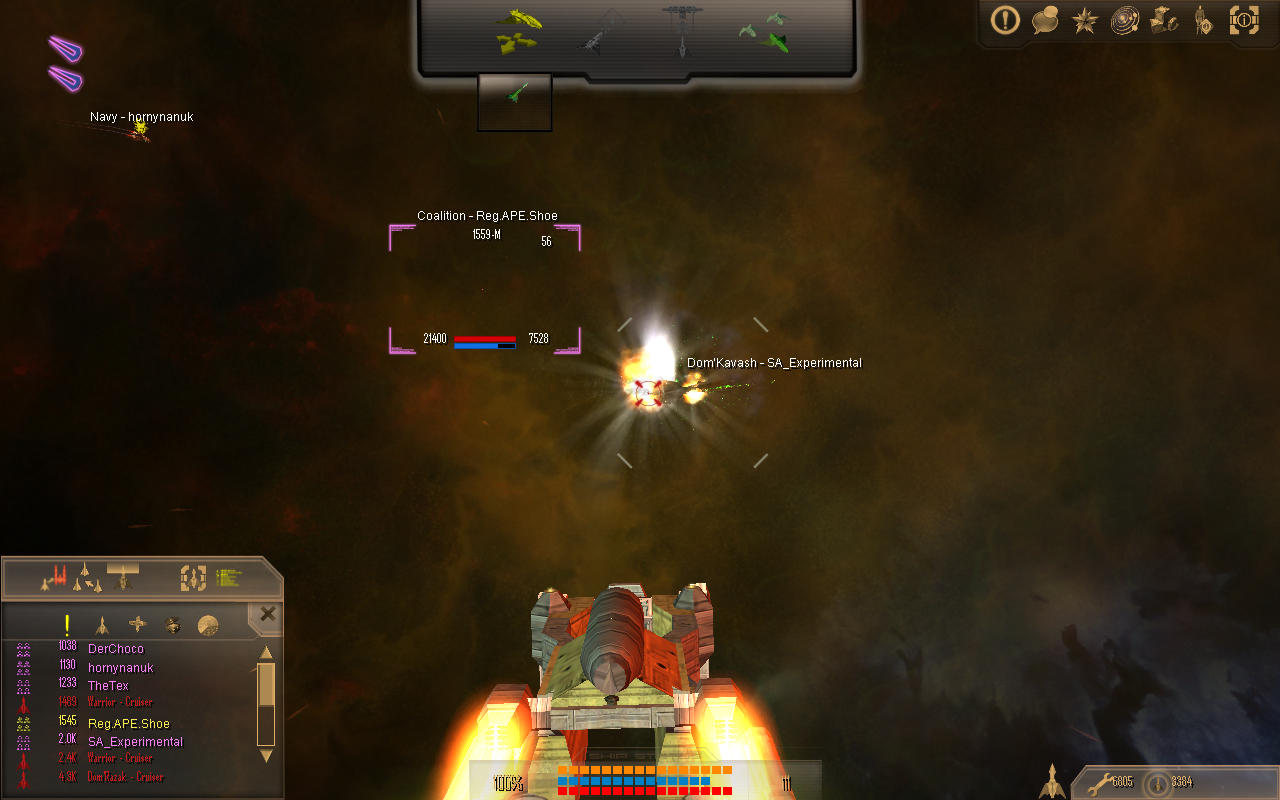Open the navigation map via the orbit icon

click(1124, 21)
